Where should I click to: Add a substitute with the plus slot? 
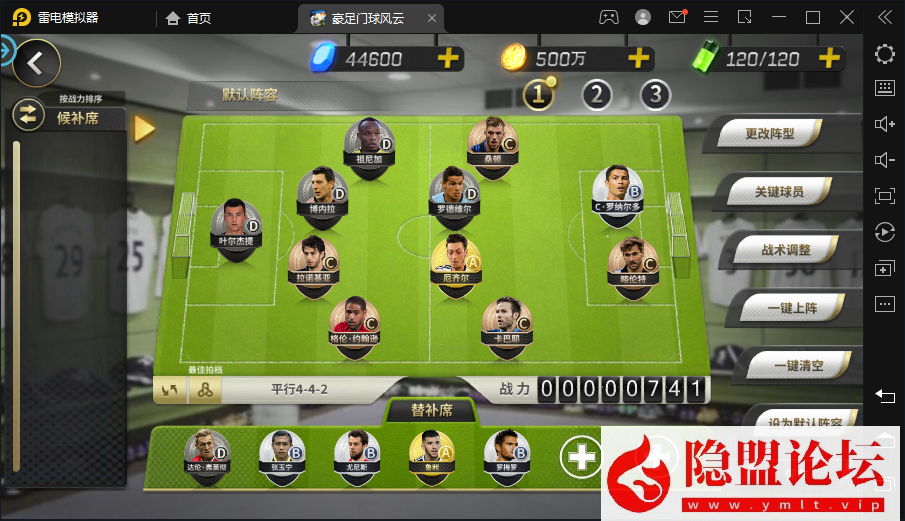pos(580,457)
